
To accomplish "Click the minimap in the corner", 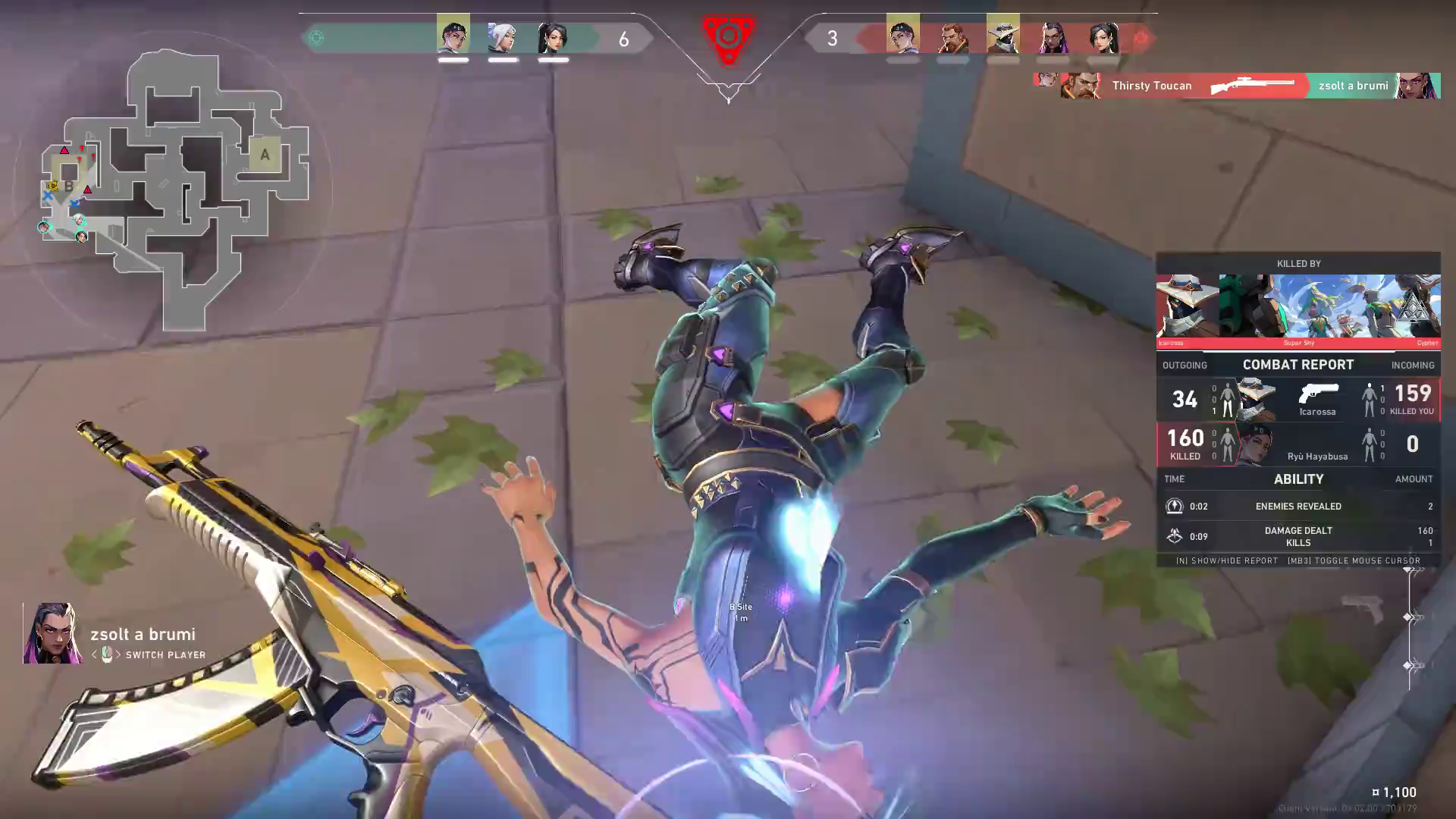I will 176,190.
